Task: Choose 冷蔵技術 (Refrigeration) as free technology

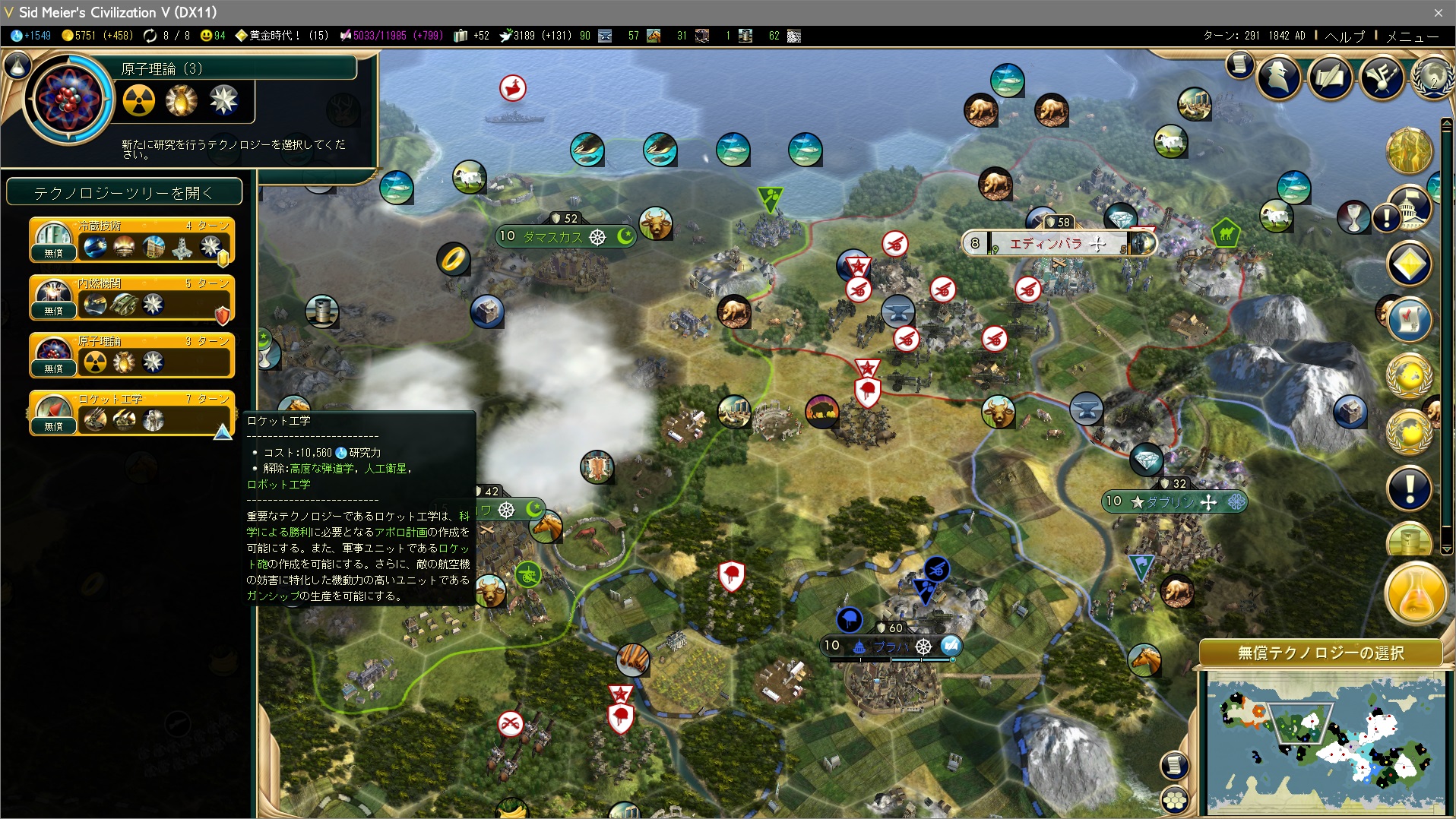Action: tap(131, 240)
